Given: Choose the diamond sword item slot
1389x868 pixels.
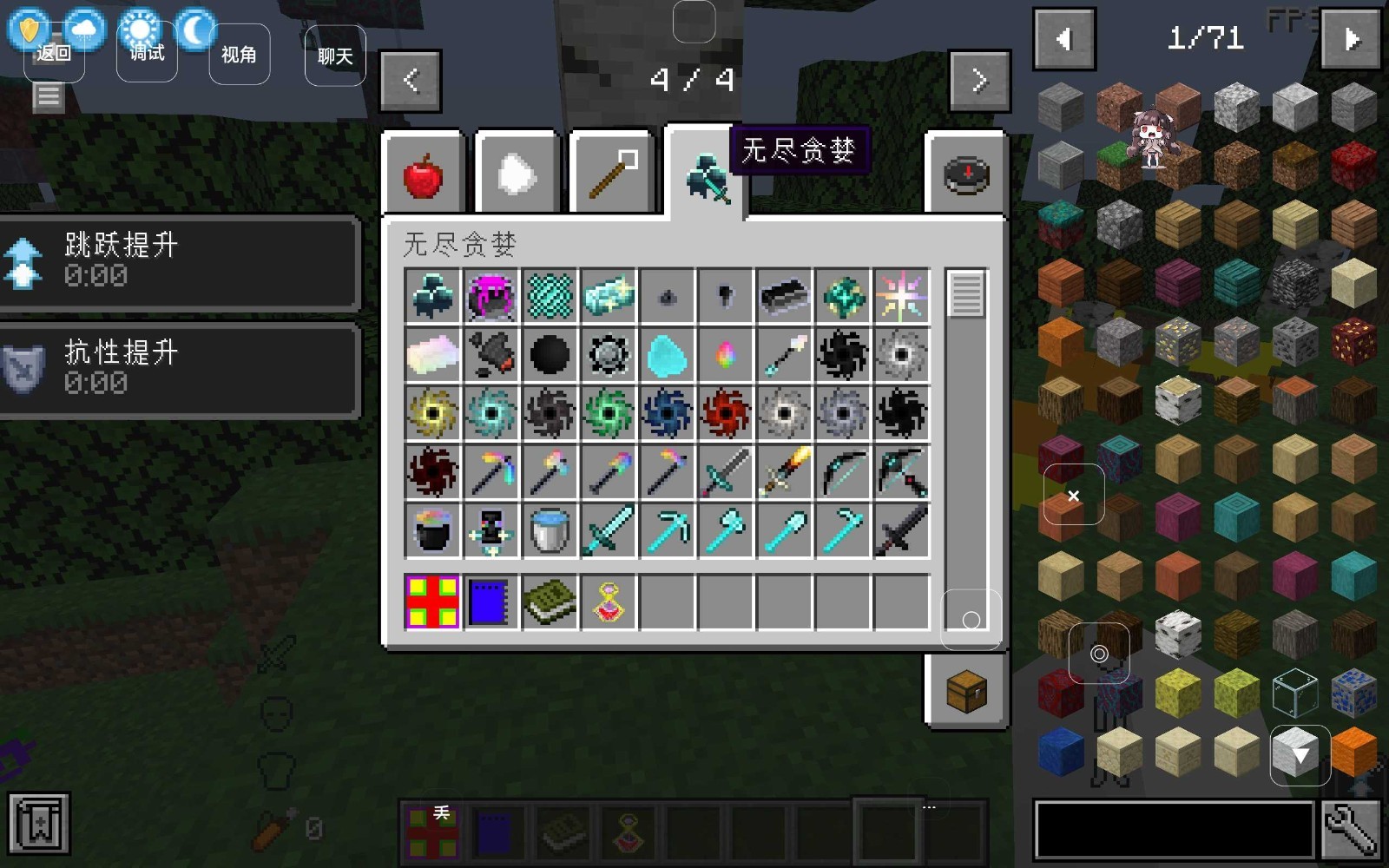Looking at the screenshot, I should (609, 529).
